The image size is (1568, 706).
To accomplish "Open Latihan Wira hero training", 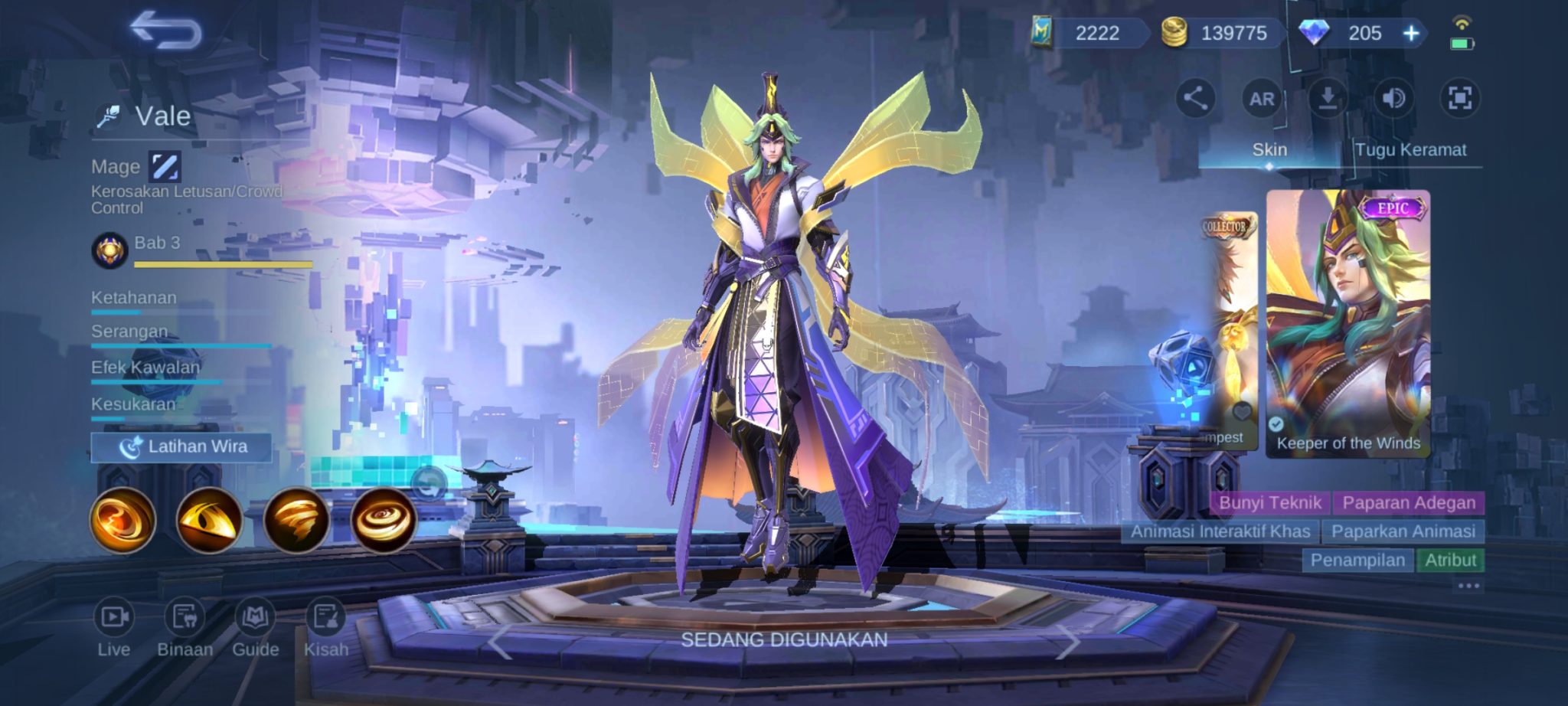I will (x=181, y=447).
